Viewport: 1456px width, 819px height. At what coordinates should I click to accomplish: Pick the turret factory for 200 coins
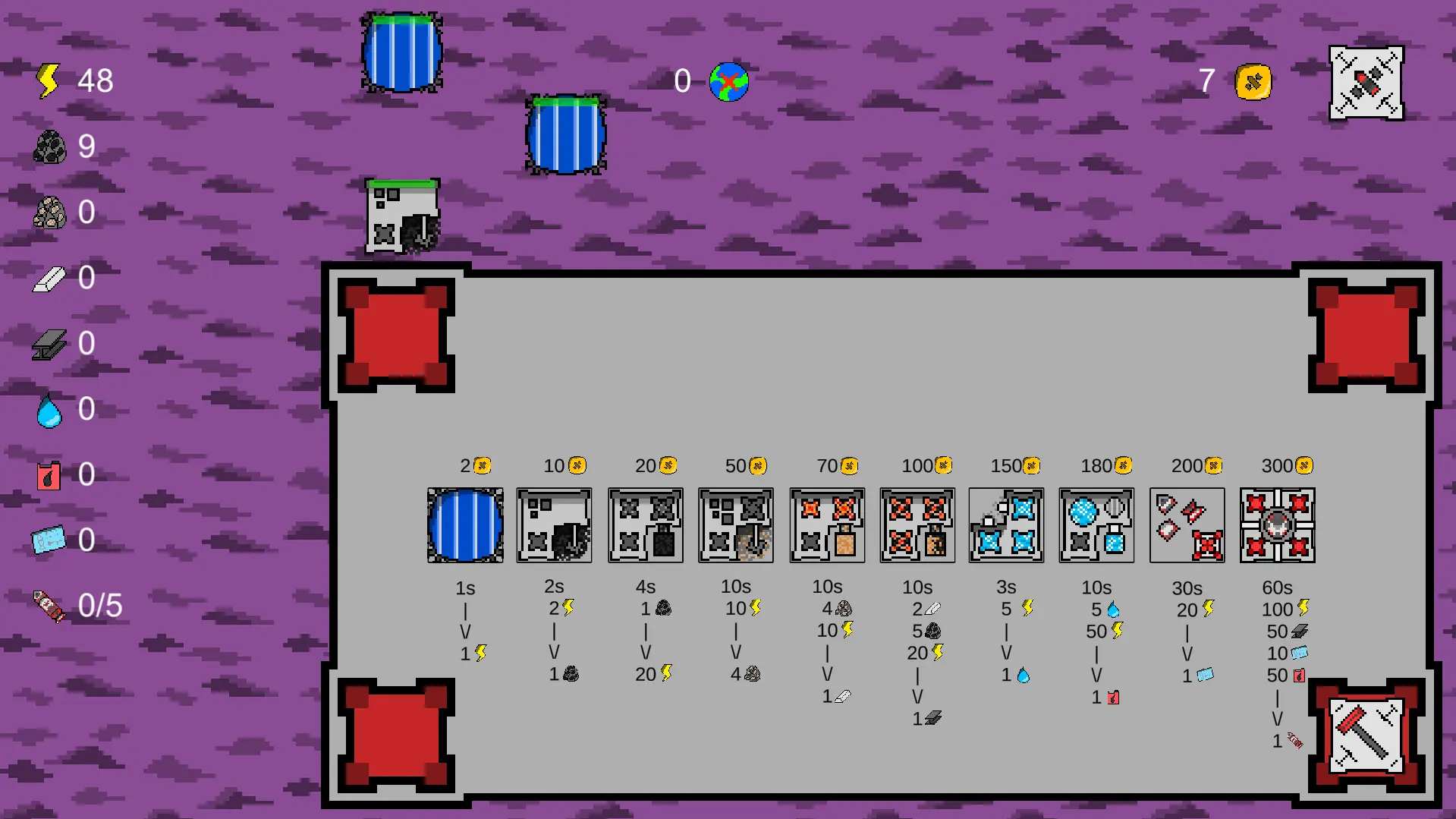[x=1186, y=525]
